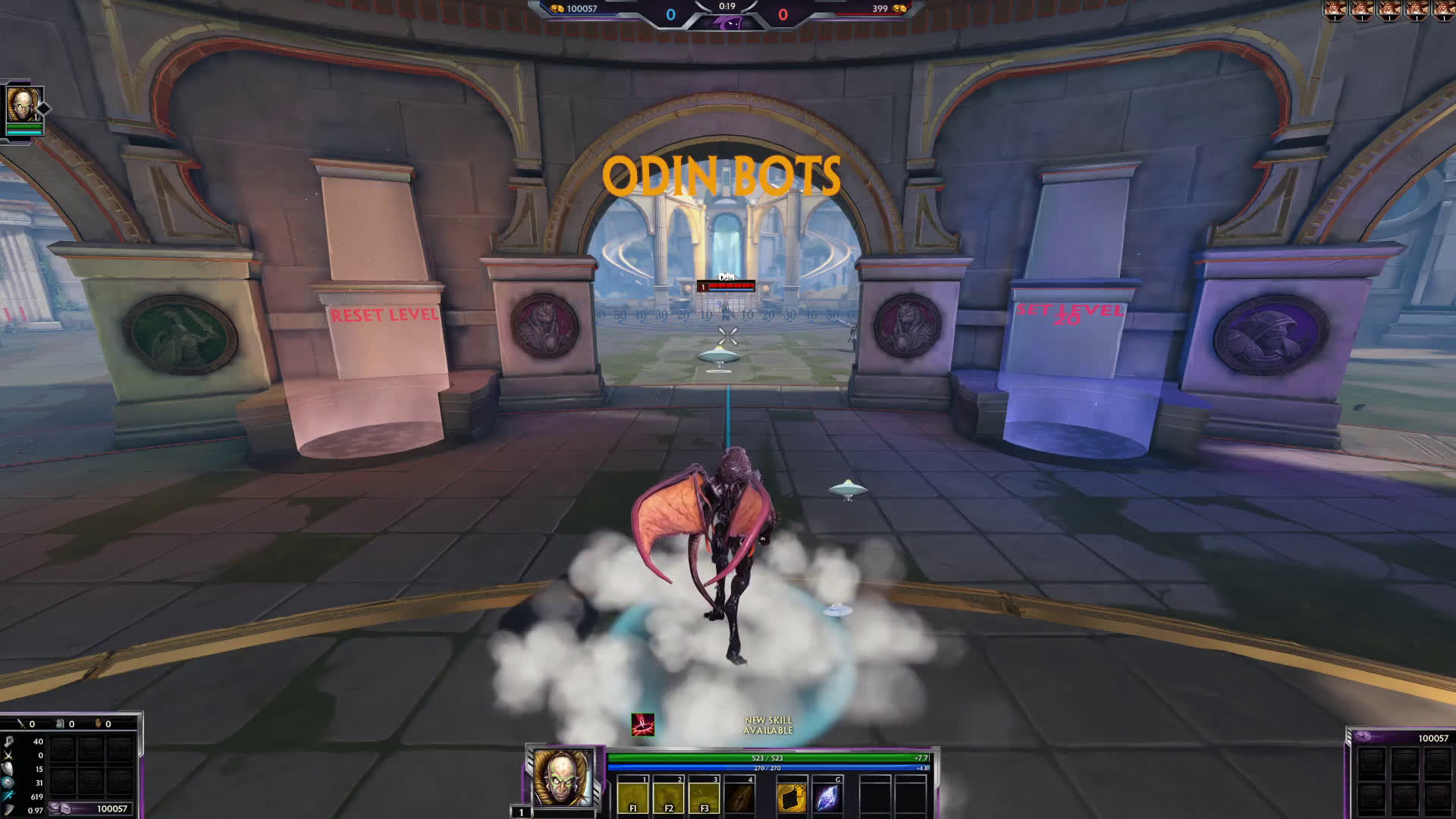Open the item store via the gold counter
This screenshot has height=819, width=1456.
(91, 808)
